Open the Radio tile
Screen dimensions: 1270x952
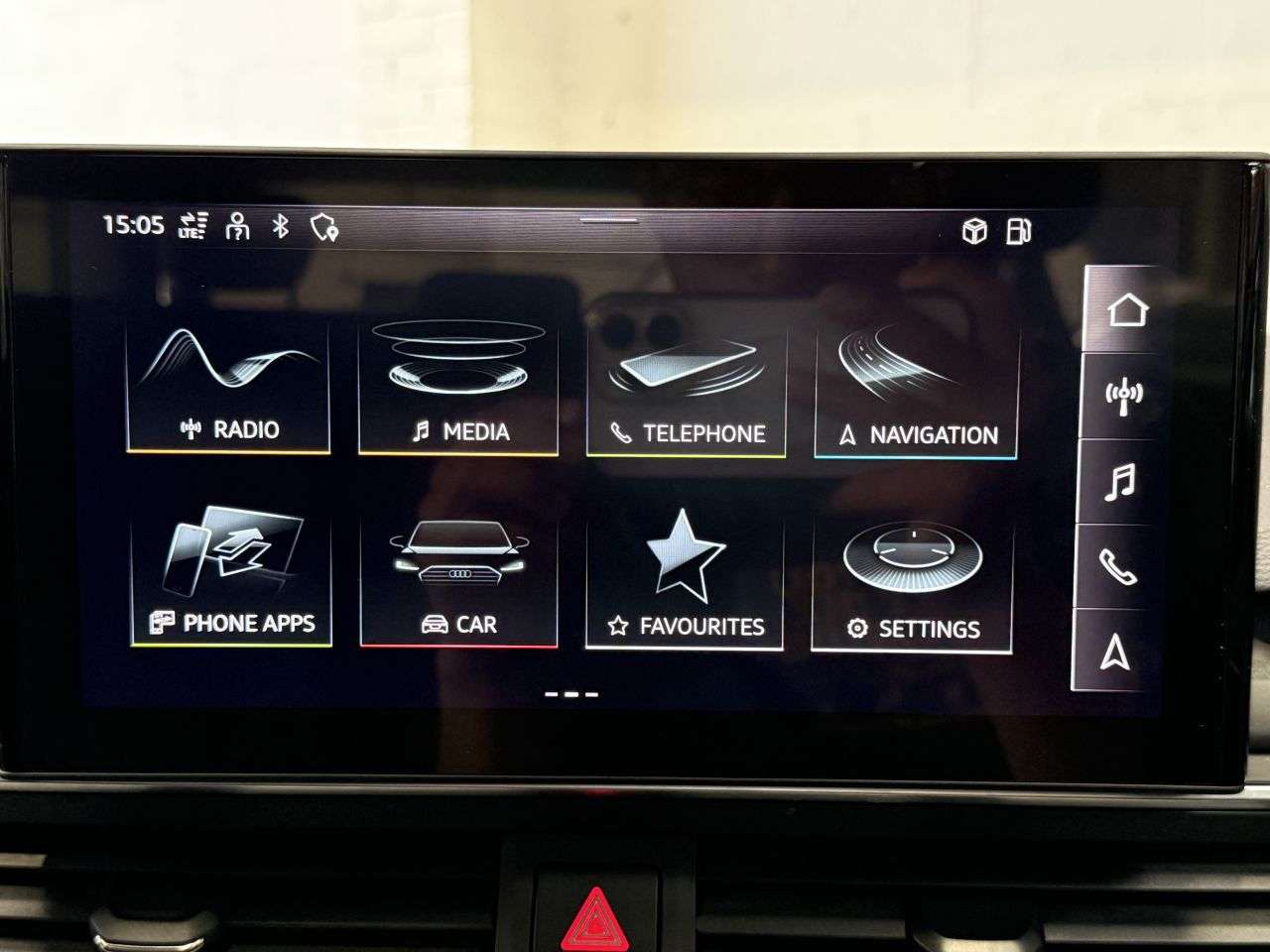228,388
